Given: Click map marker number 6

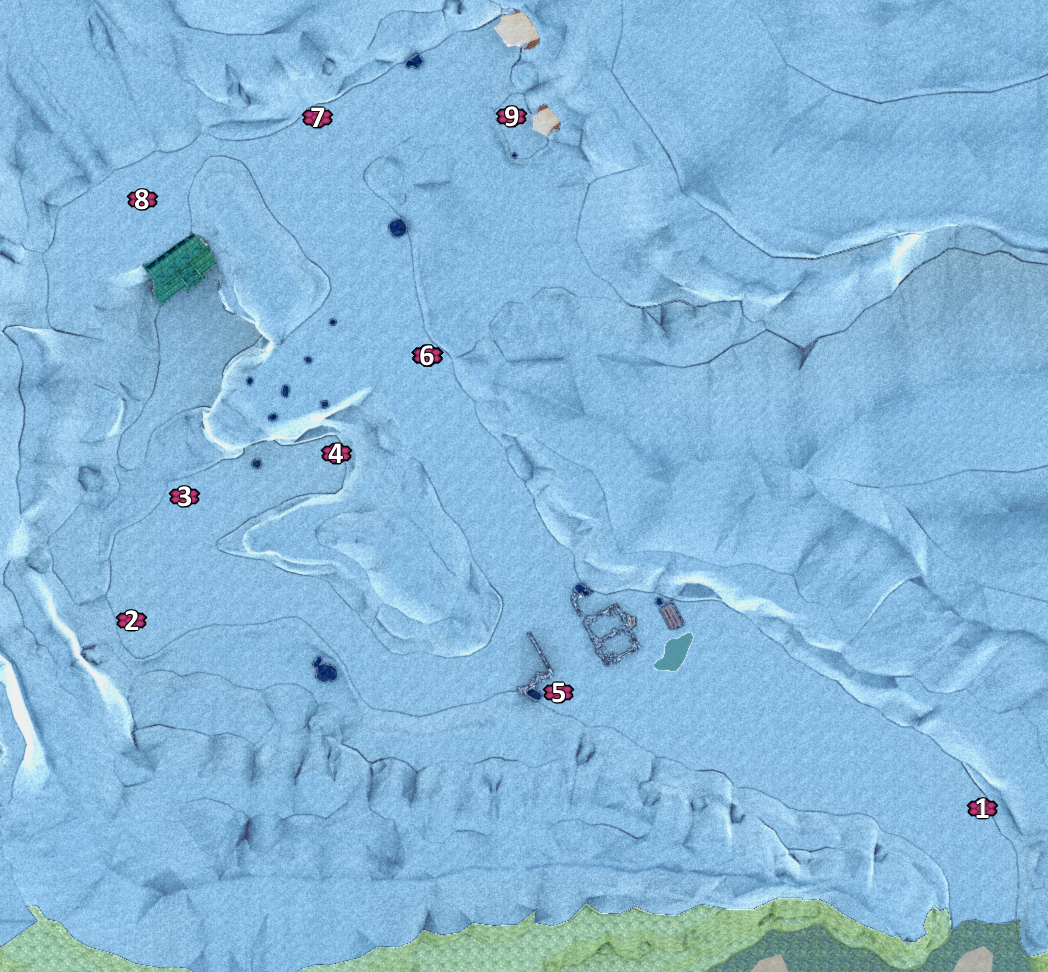Looking at the screenshot, I should [x=426, y=356].
